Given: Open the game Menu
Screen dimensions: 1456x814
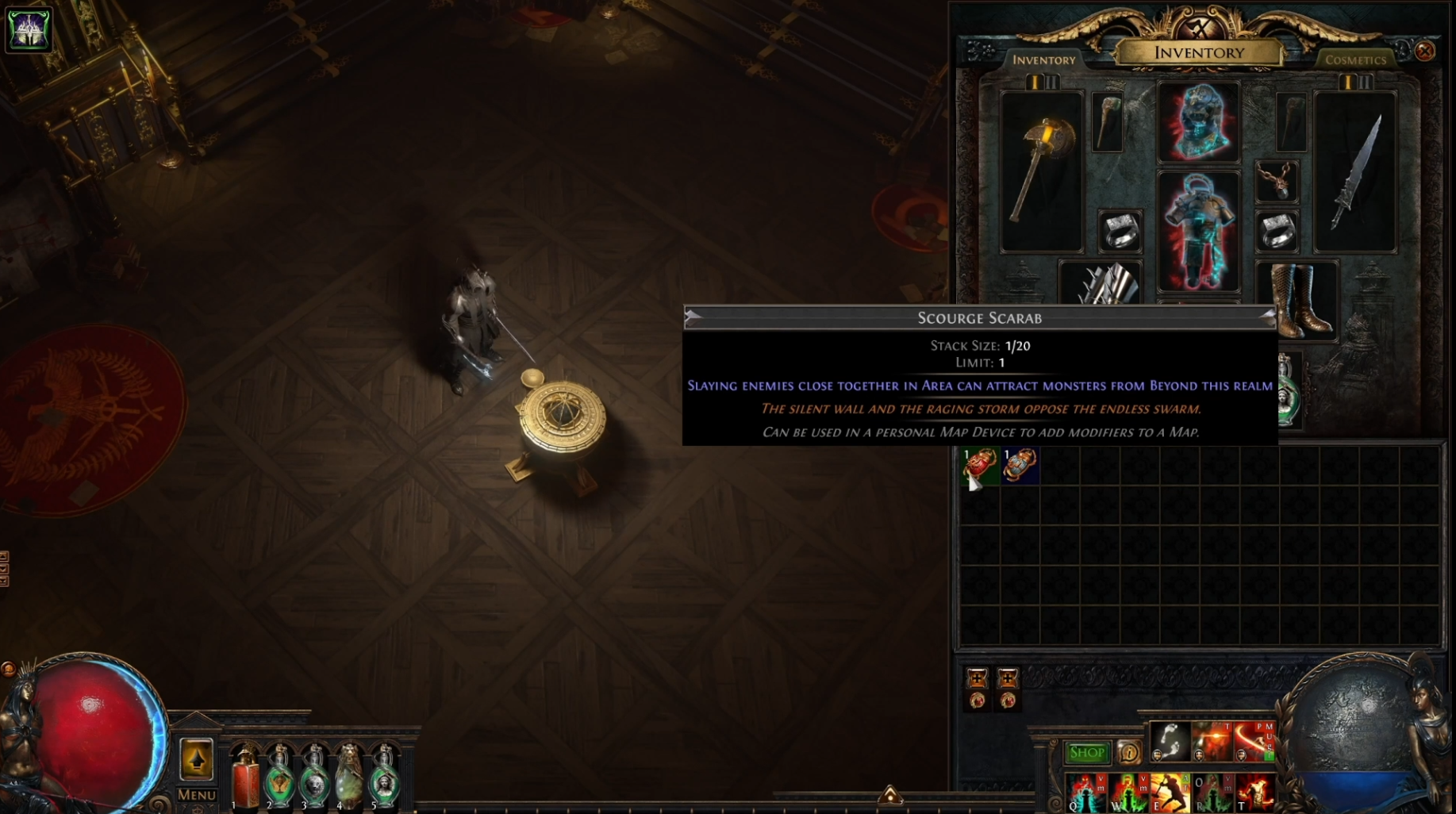Looking at the screenshot, I should [x=196, y=794].
